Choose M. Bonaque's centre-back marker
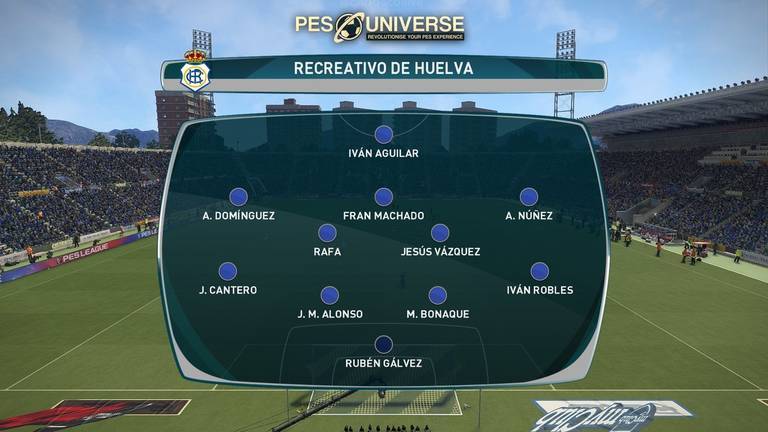Viewport: 768px width, 432px height. 438,295
